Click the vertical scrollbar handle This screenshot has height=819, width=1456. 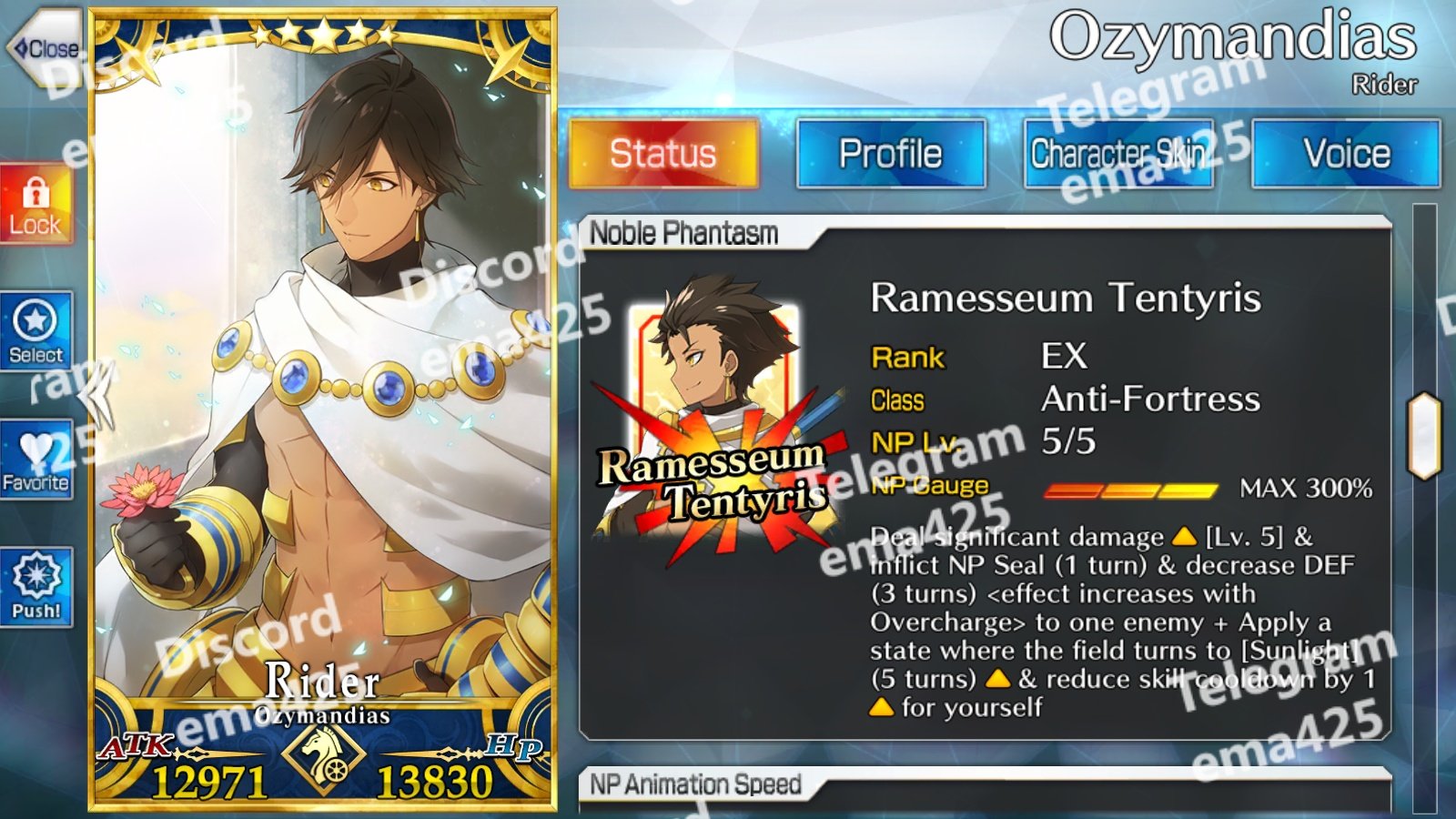1424,436
